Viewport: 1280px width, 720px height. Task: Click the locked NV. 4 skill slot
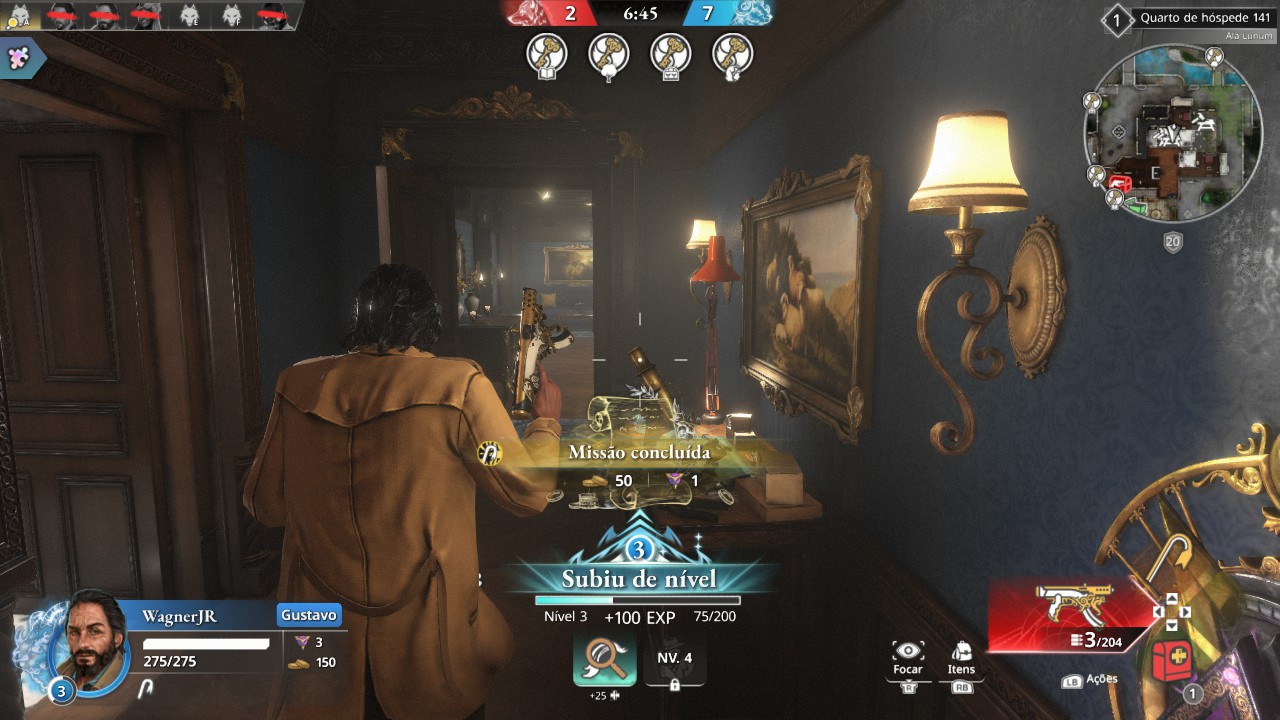(x=674, y=665)
